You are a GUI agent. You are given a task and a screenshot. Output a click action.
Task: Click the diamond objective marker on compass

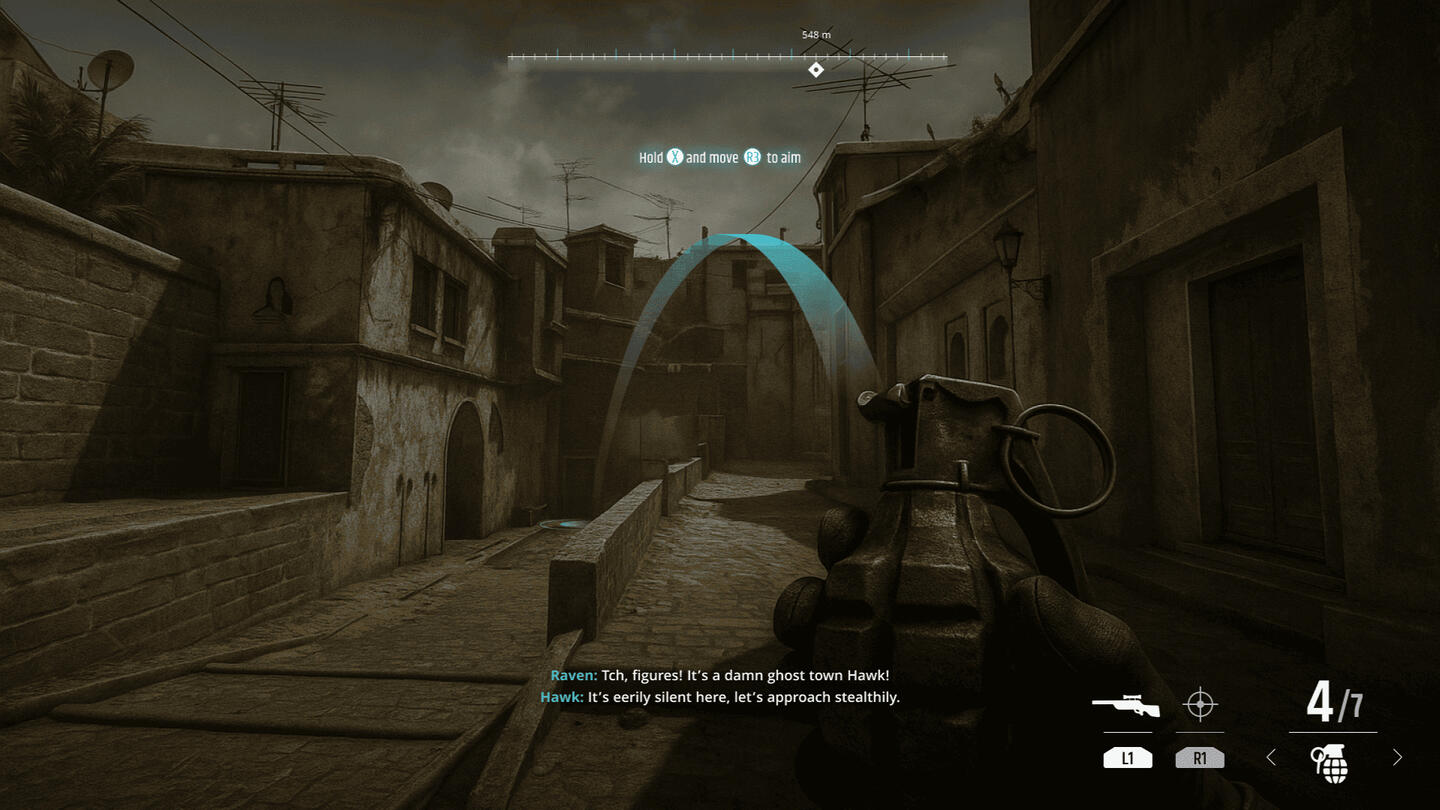tap(816, 69)
